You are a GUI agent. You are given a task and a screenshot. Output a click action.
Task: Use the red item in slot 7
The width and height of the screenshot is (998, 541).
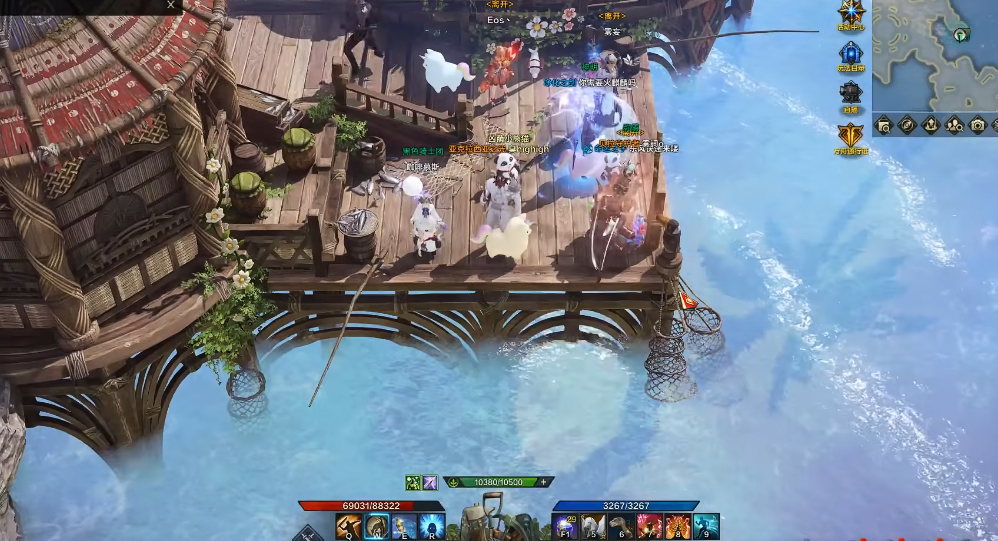[650, 526]
